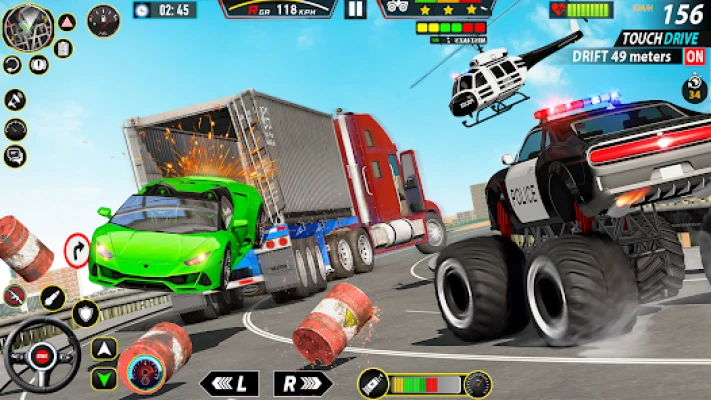Viewport: 711px width, 400px height.
Task: Toggle the crossed-out gun weapon button
Action: pyautogui.click(x=15, y=294)
